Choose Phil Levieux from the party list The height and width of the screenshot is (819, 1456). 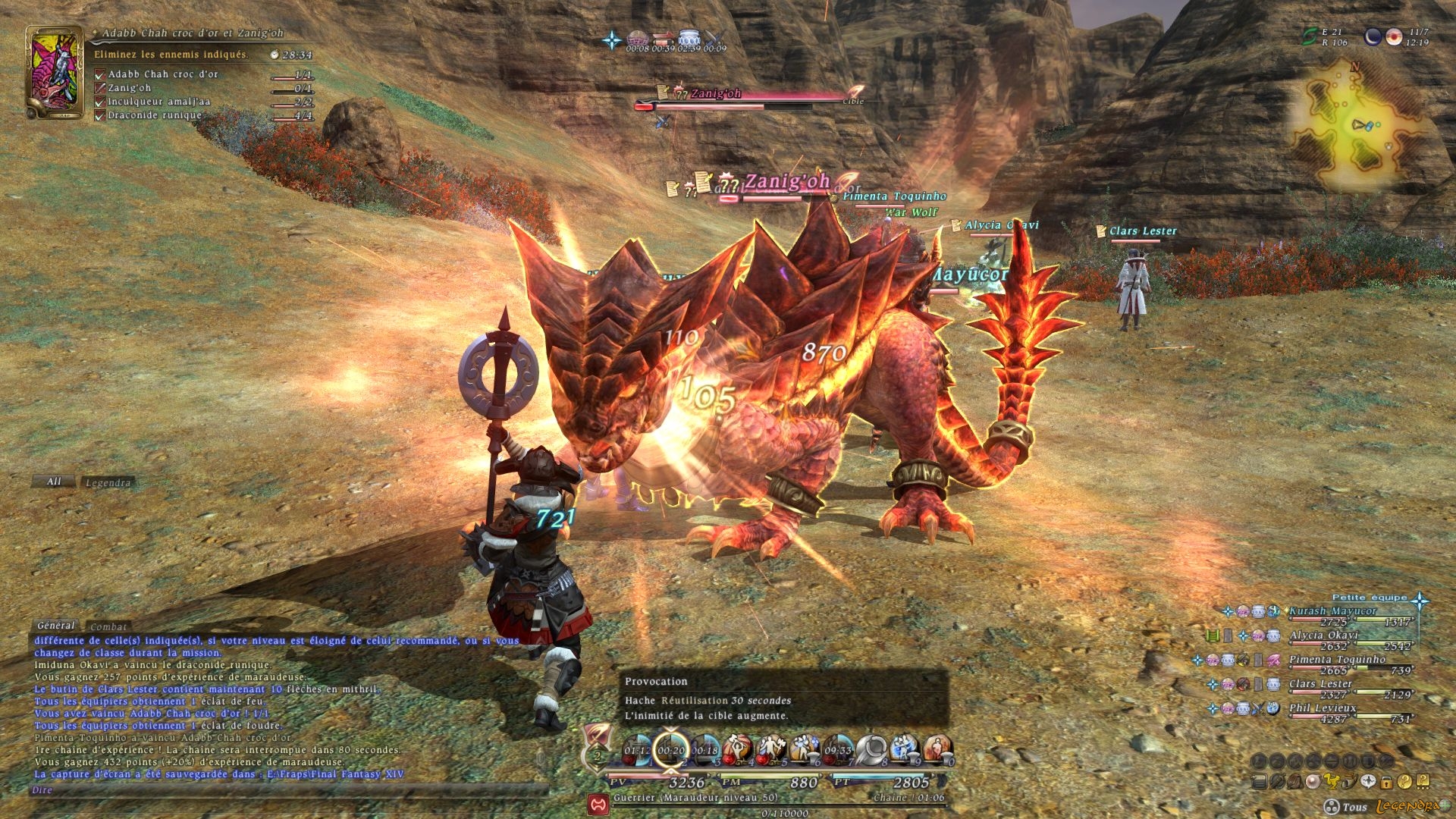click(1323, 708)
